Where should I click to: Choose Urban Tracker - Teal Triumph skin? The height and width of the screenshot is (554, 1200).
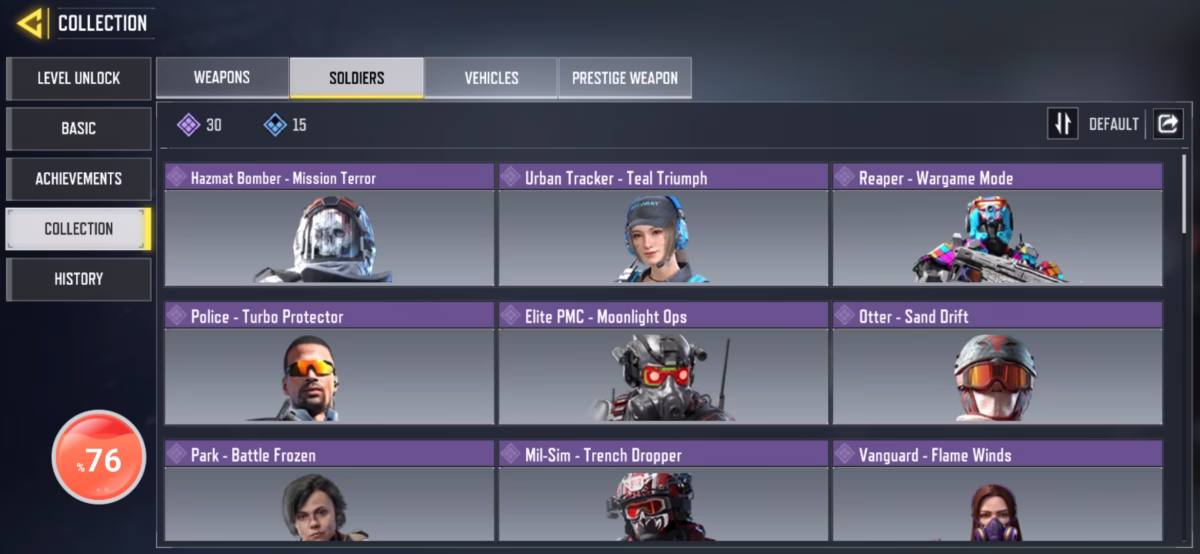663,225
